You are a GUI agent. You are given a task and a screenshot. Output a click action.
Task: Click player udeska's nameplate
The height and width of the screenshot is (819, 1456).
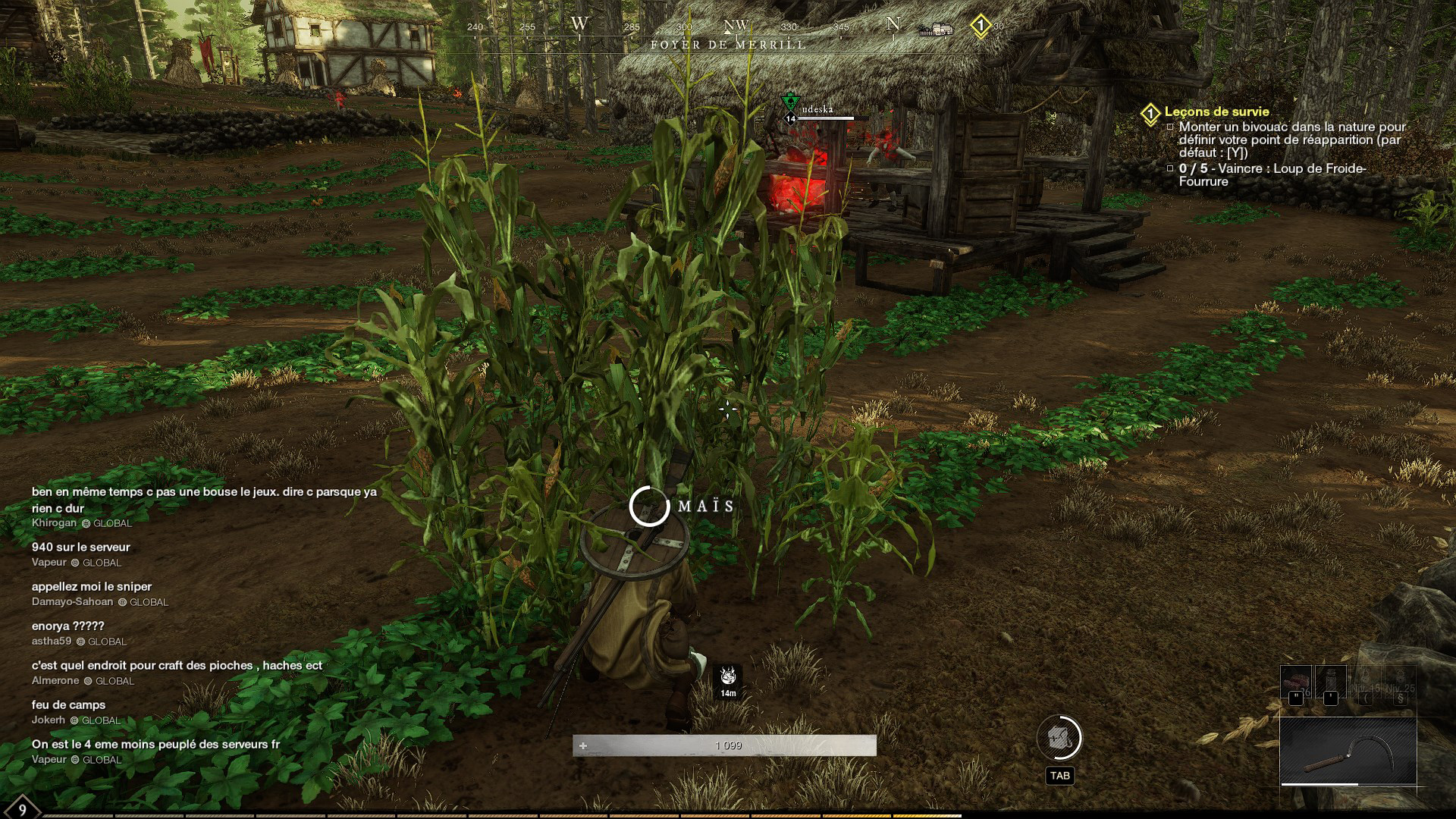pos(817,110)
